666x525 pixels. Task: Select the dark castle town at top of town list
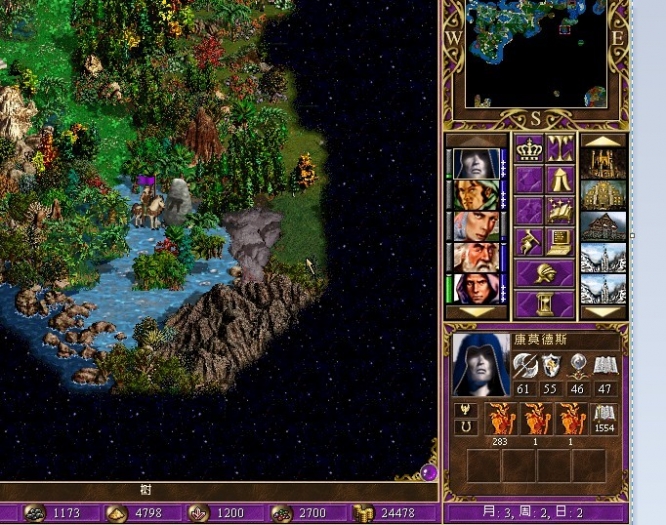pyautogui.click(x=603, y=163)
